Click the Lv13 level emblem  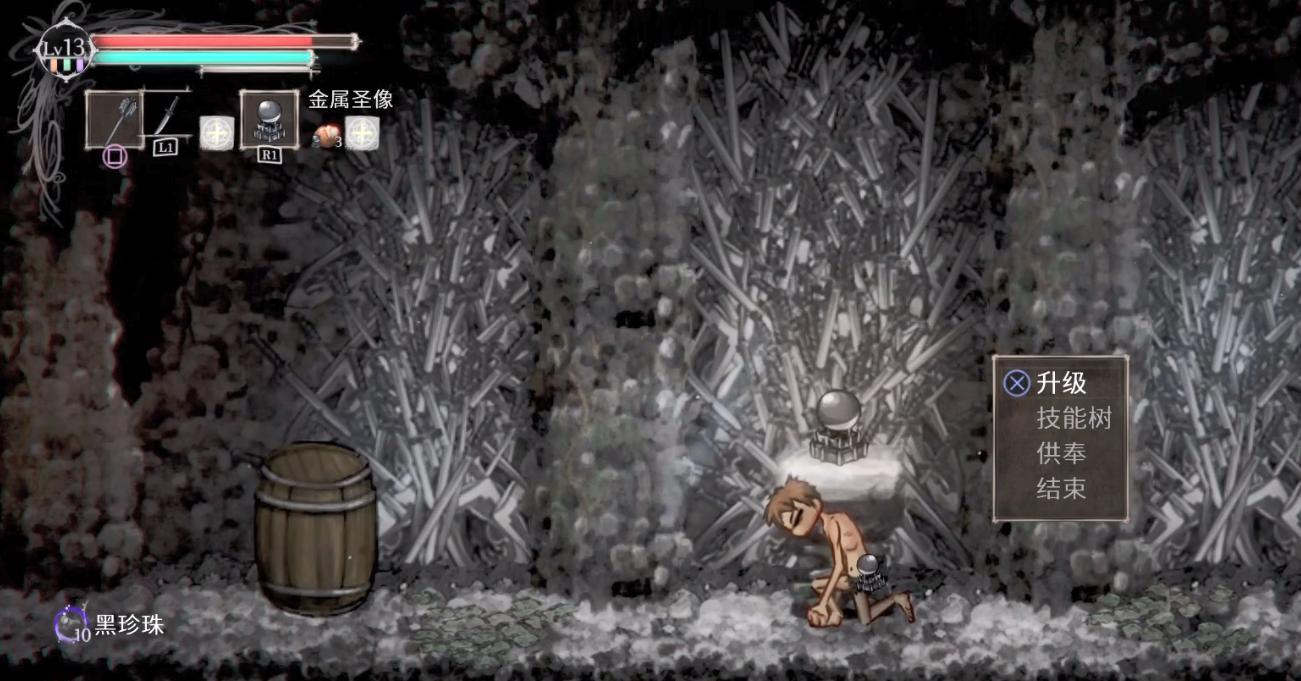tap(65, 50)
